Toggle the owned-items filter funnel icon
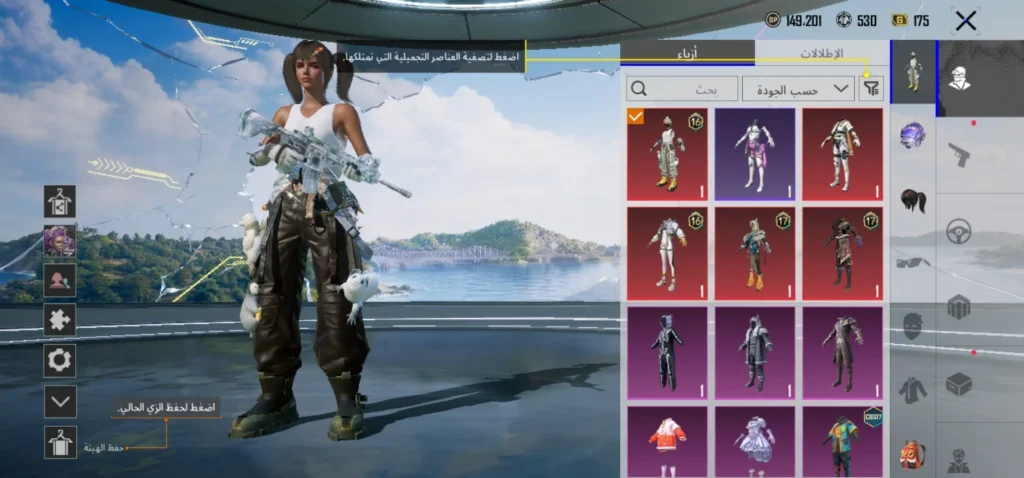Image resolution: width=1024 pixels, height=478 pixels. point(871,89)
